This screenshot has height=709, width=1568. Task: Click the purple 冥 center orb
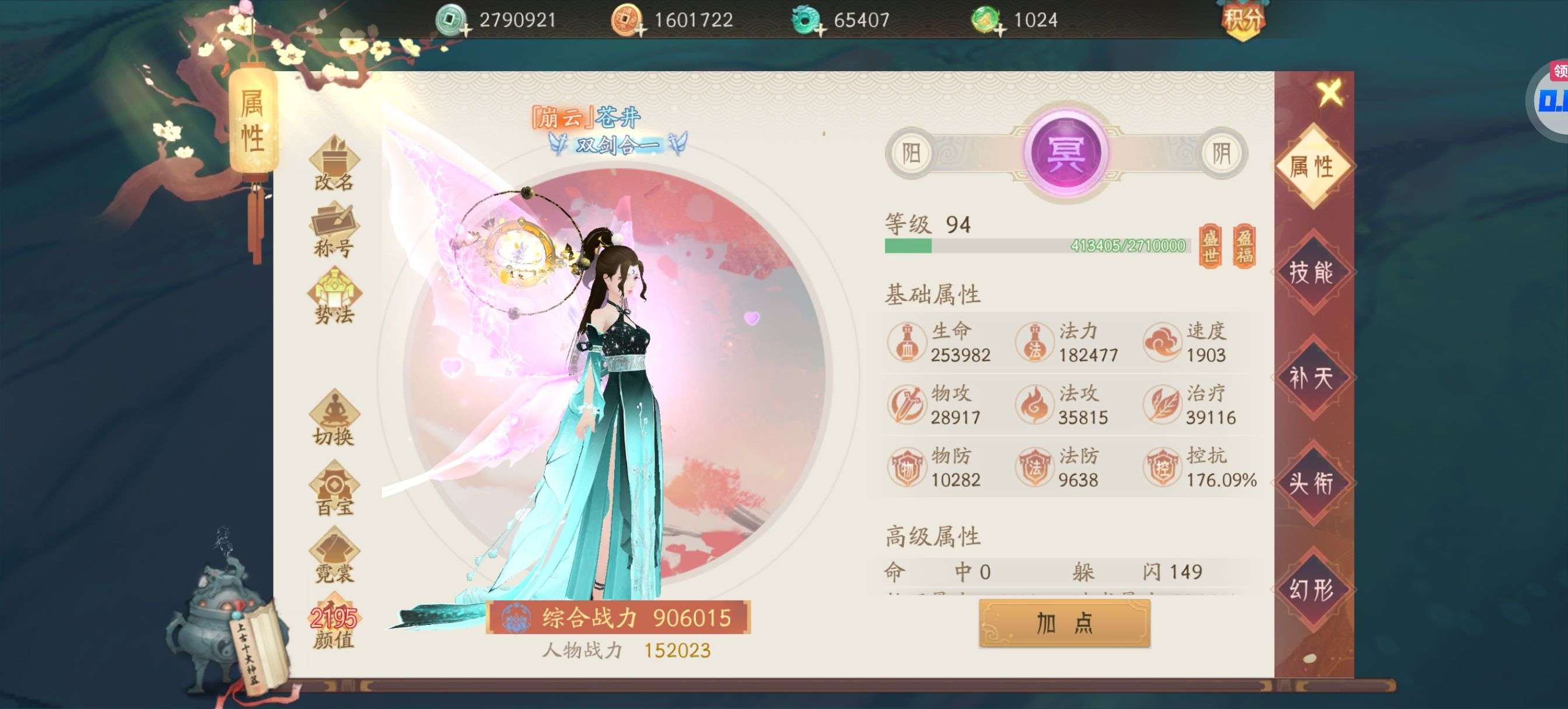1065,152
